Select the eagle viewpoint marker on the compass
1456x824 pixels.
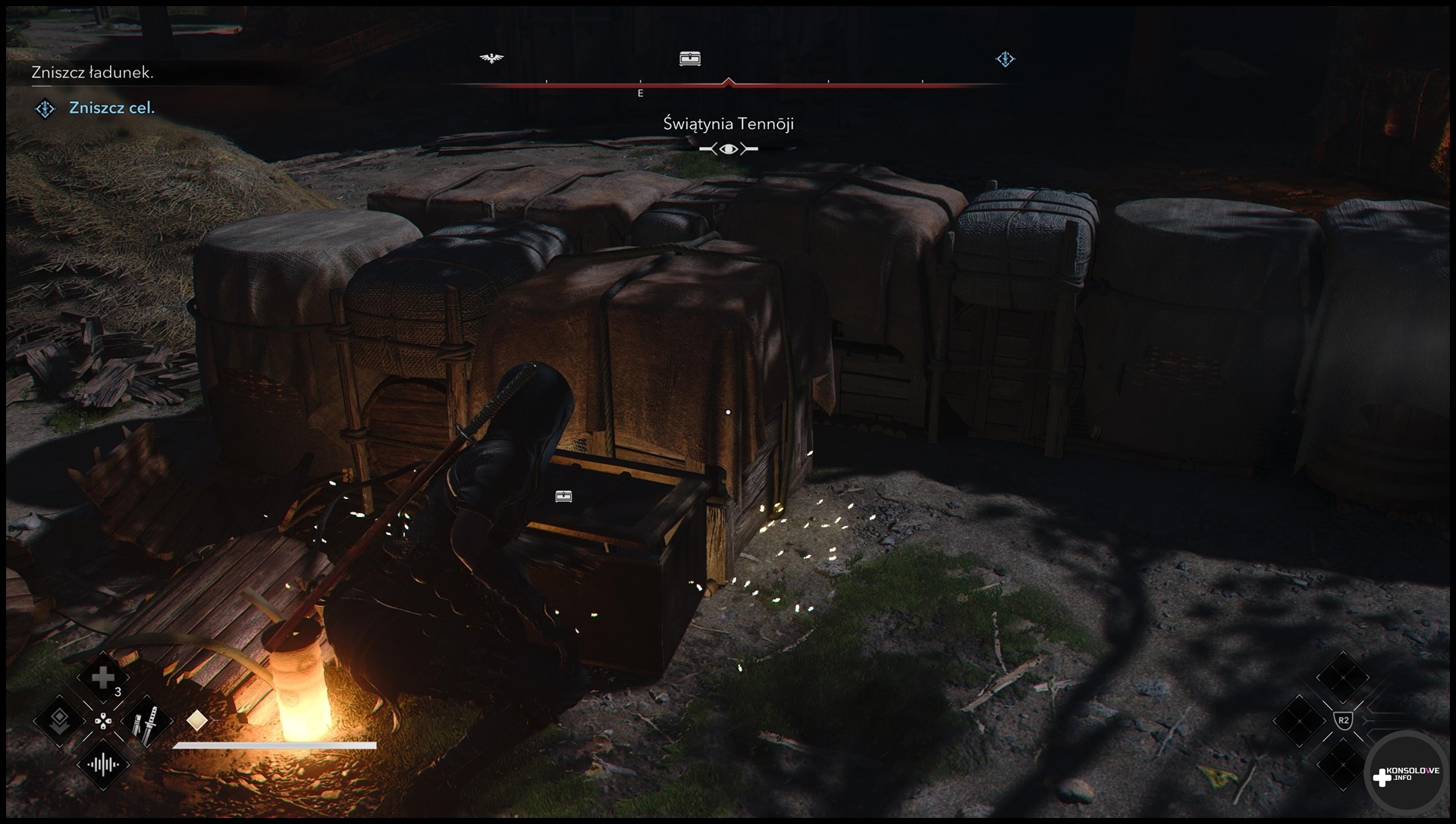click(492, 58)
